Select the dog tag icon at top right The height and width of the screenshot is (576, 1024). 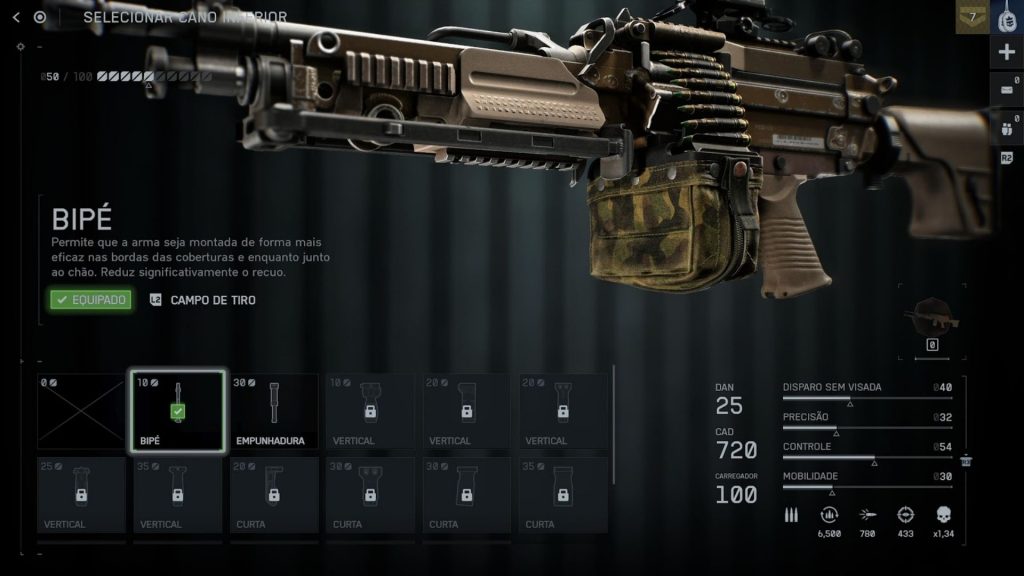[1007, 17]
